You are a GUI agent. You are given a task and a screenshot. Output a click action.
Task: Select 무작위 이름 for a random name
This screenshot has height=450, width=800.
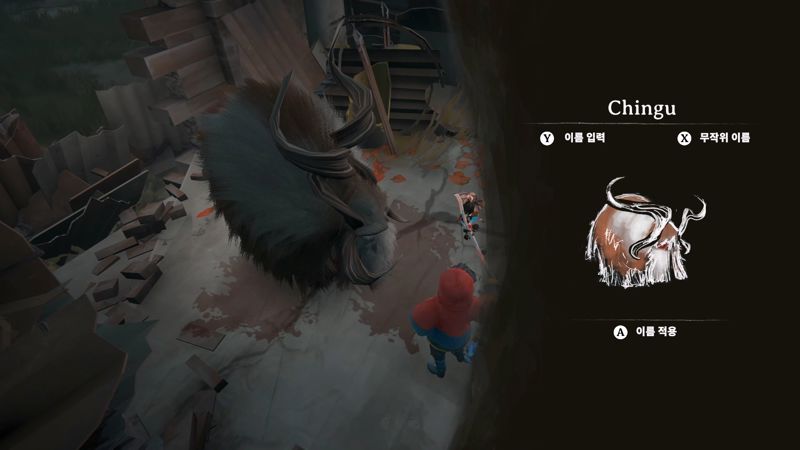click(714, 138)
